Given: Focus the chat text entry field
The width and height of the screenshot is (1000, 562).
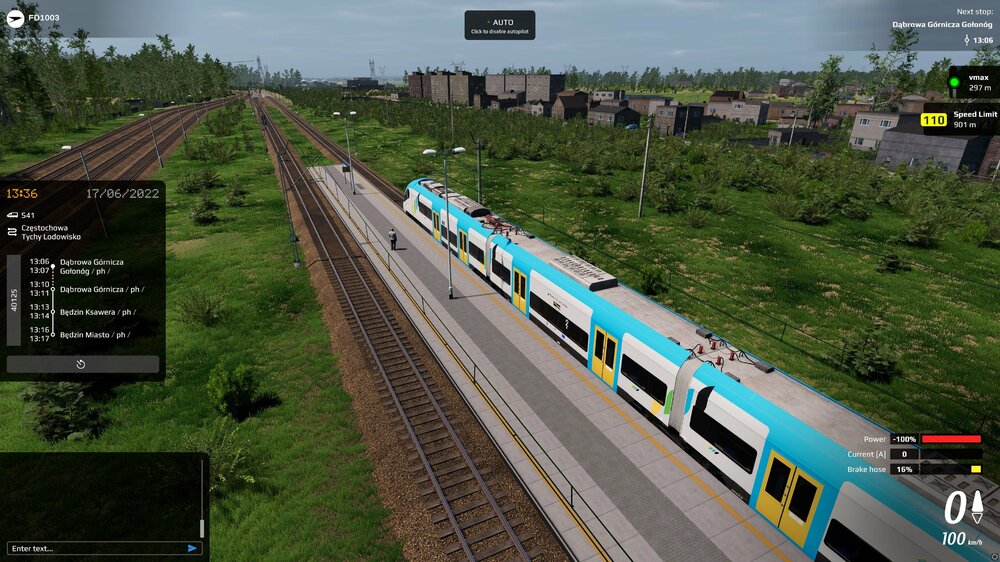Looking at the screenshot, I should (95, 548).
